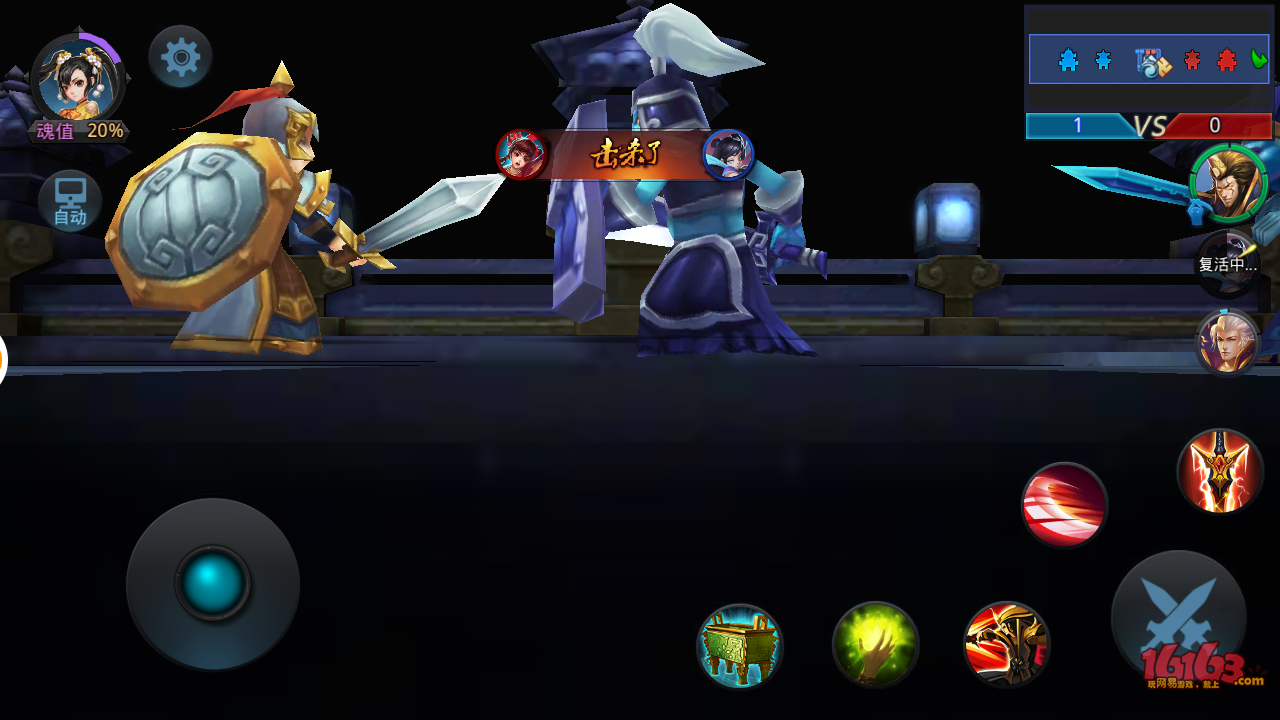Select the reviving 复活中 teammate portrait
The image size is (1280, 720).
pos(1228,263)
